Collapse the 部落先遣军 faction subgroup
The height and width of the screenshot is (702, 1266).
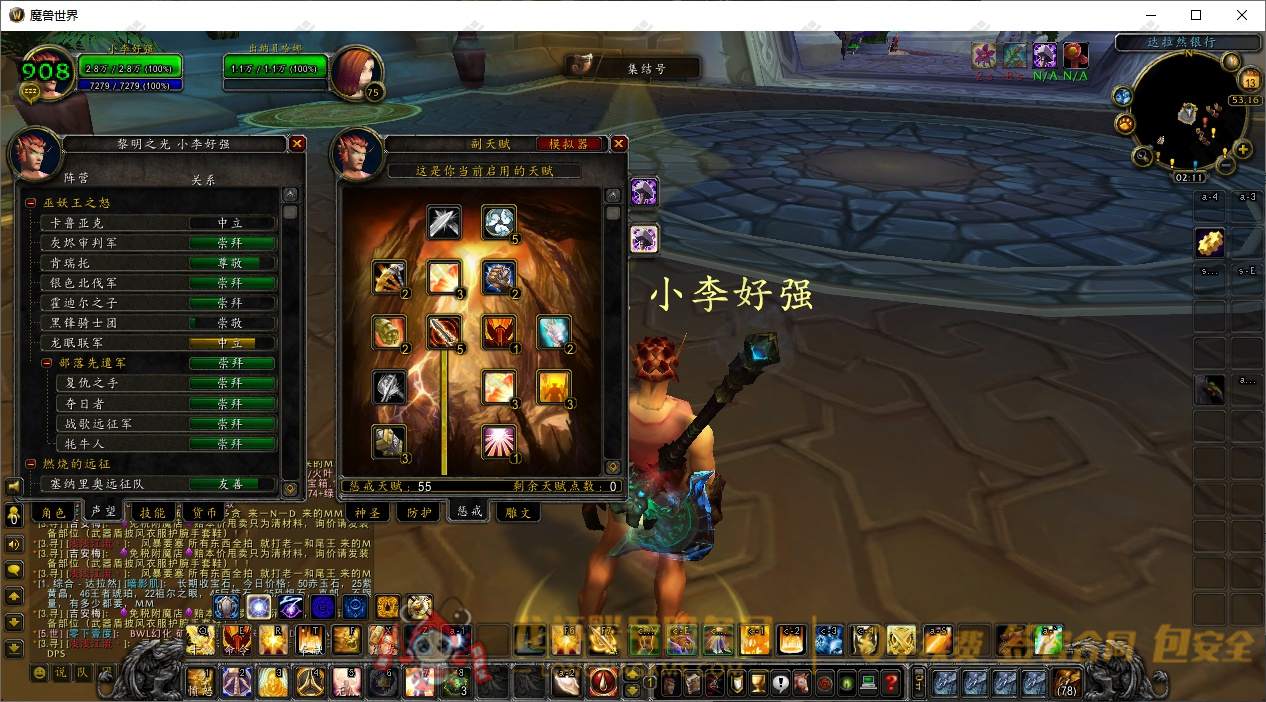pyautogui.click(x=47, y=363)
